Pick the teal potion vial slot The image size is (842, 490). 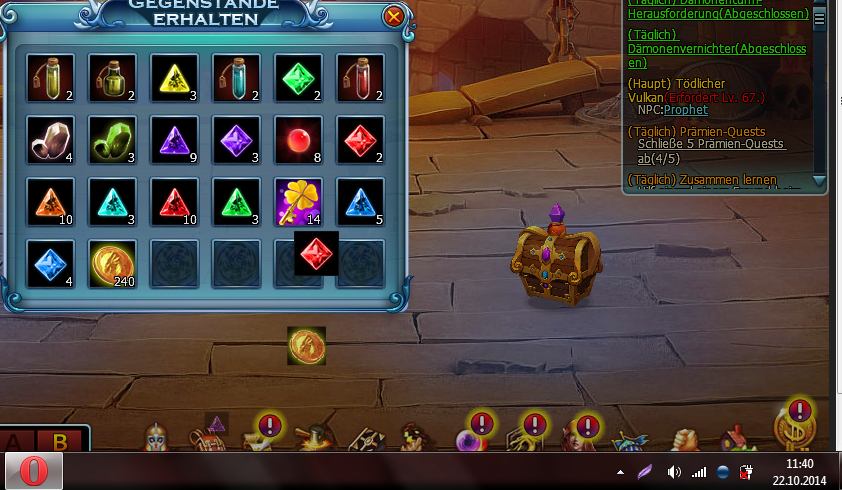[x=236, y=77]
